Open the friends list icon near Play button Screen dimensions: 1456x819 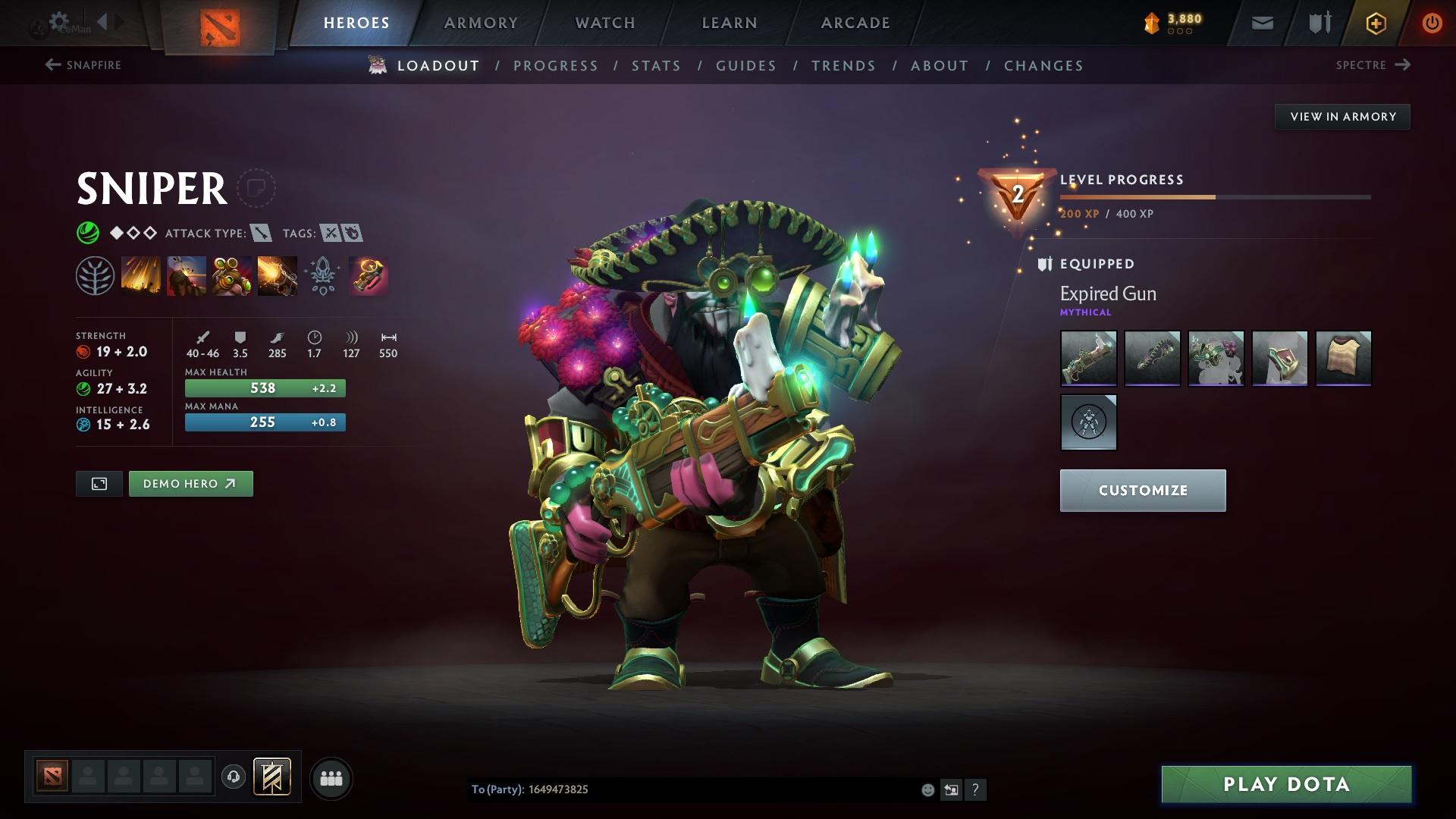[x=331, y=777]
